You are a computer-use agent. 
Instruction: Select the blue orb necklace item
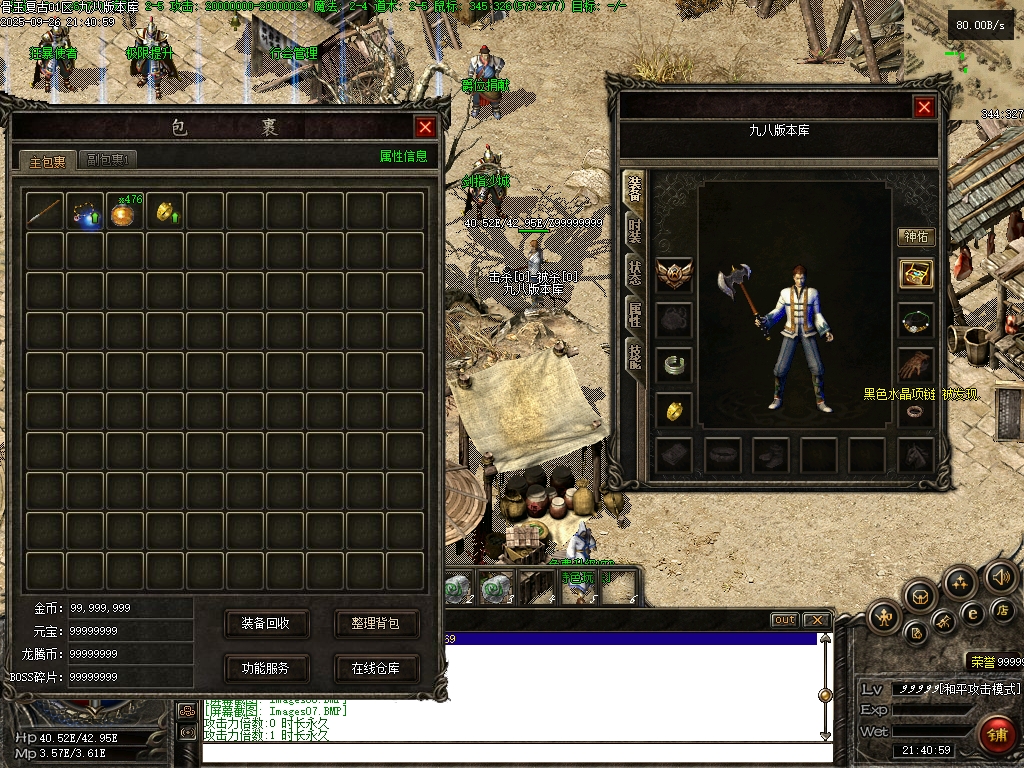(x=85, y=212)
